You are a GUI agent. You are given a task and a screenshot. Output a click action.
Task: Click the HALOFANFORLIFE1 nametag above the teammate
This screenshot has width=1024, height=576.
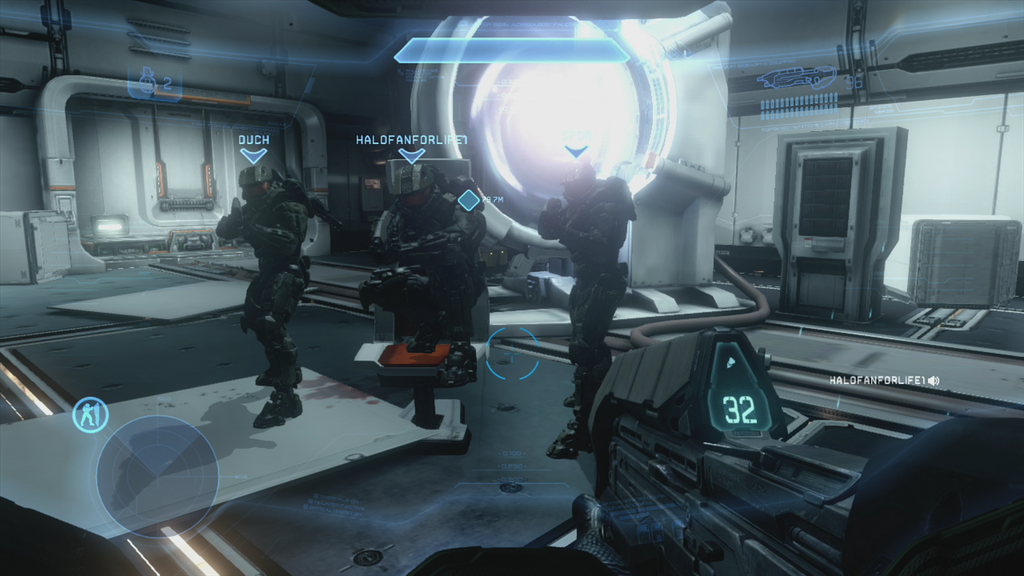411,141
